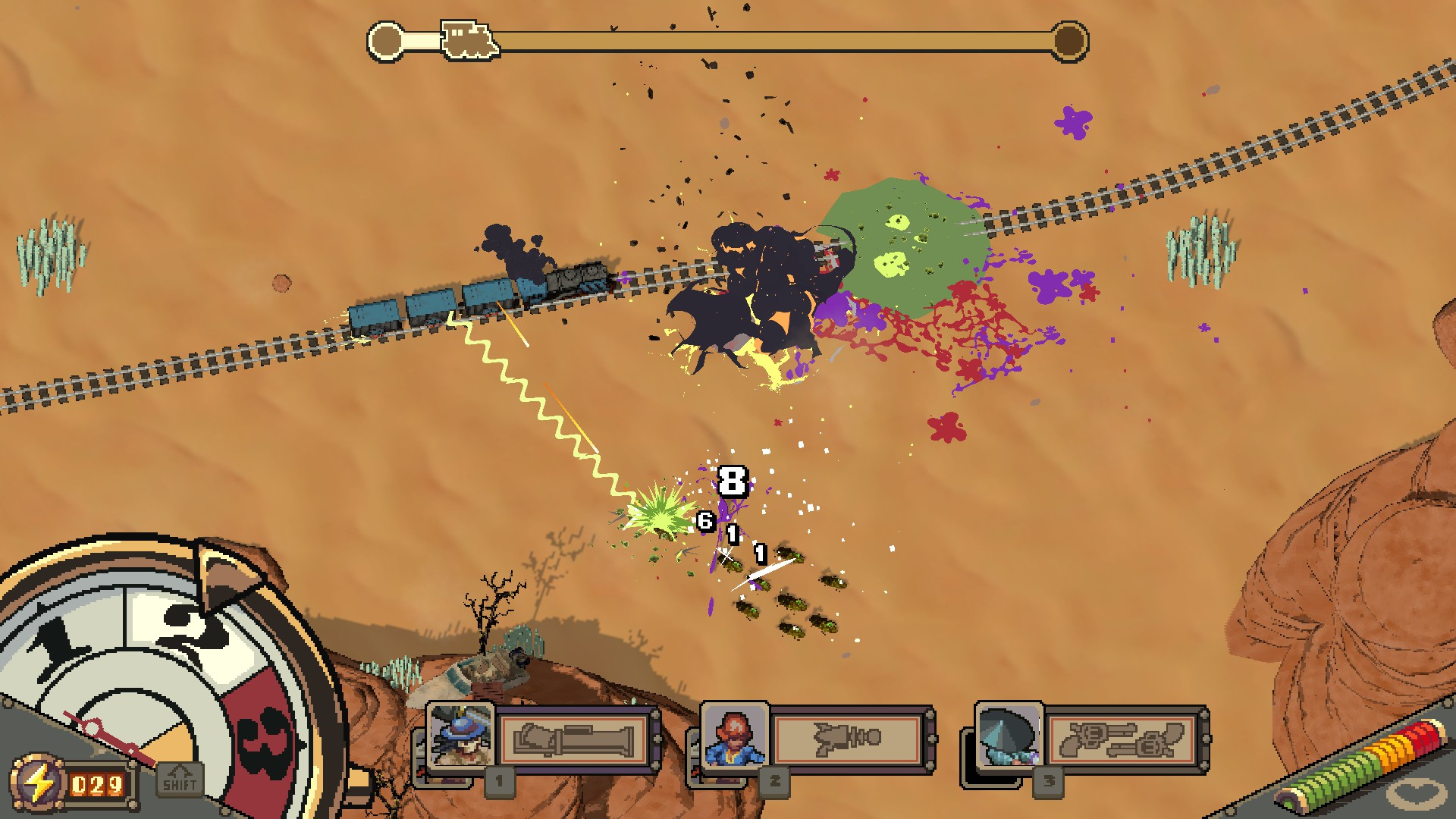The height and width of the screenshot is (819, 1456).
Task: Select the red-haired crew member portrait
Action: click(734, 737)
